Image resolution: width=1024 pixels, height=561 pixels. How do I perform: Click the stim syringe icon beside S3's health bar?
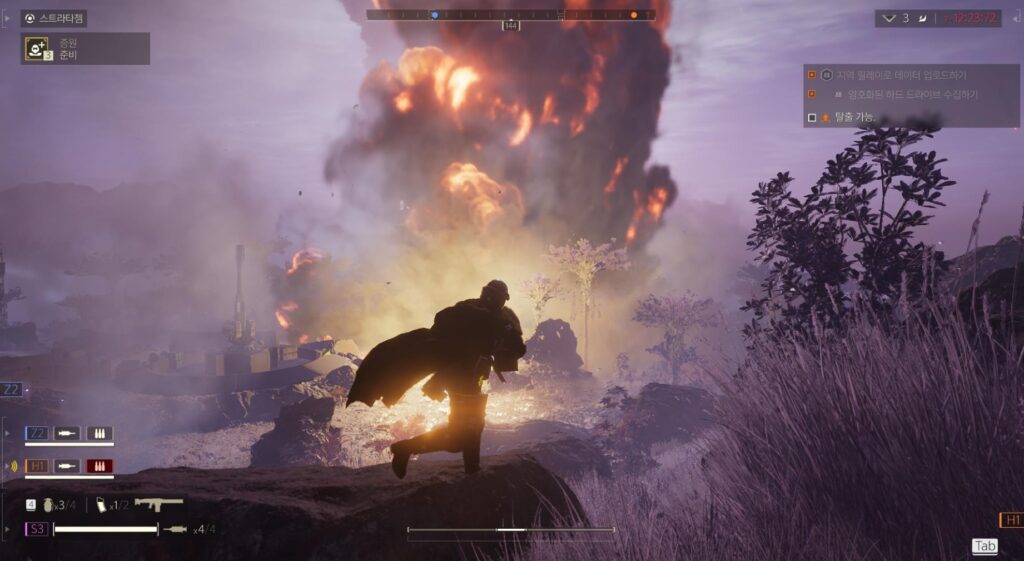176,529
